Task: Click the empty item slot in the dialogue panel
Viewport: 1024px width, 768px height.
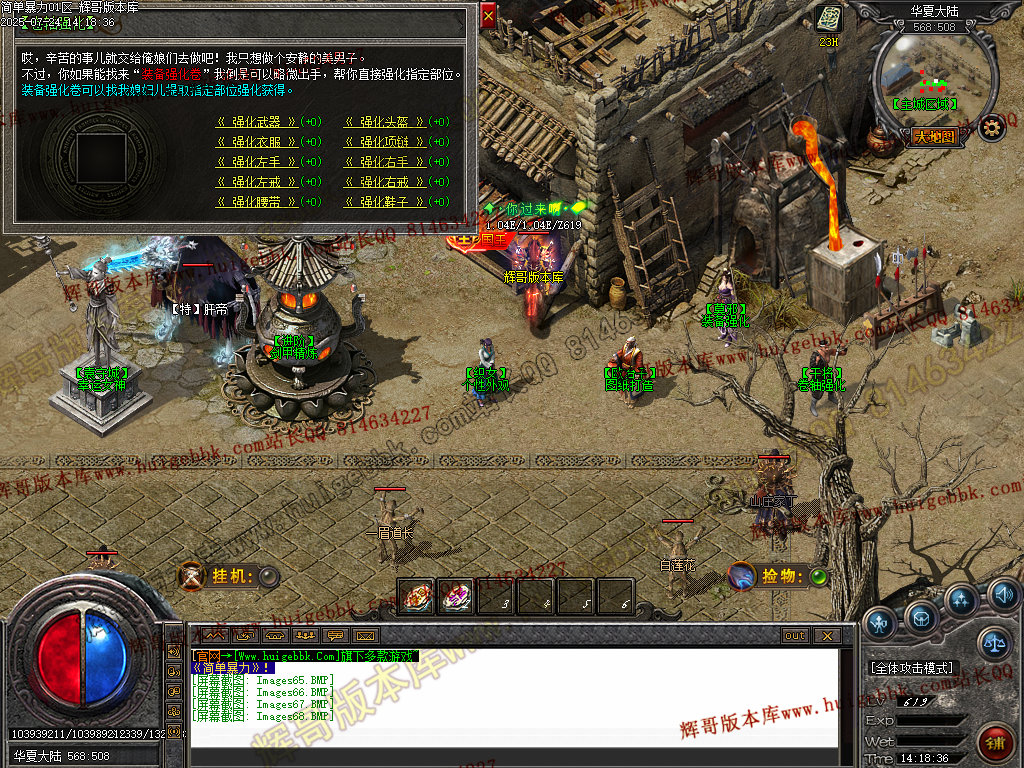Action: coord(101,158)
